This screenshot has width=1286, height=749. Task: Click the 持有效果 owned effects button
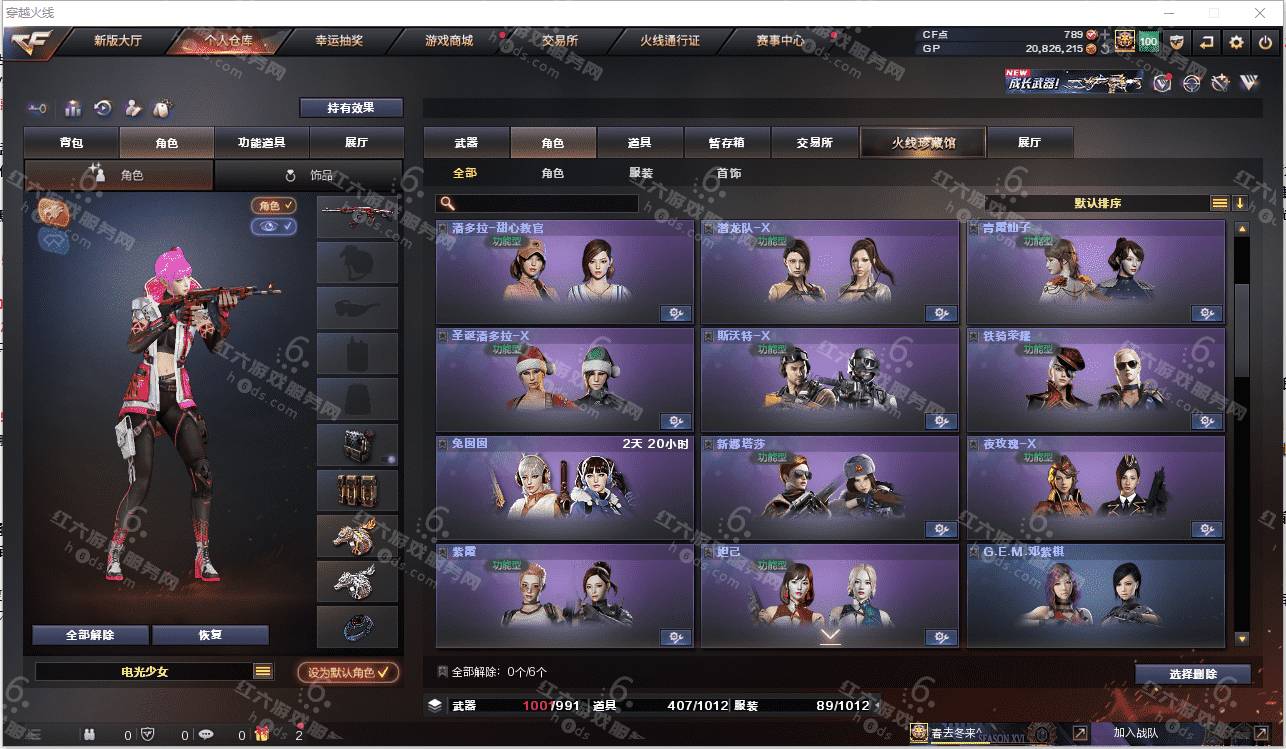[351, 107]
